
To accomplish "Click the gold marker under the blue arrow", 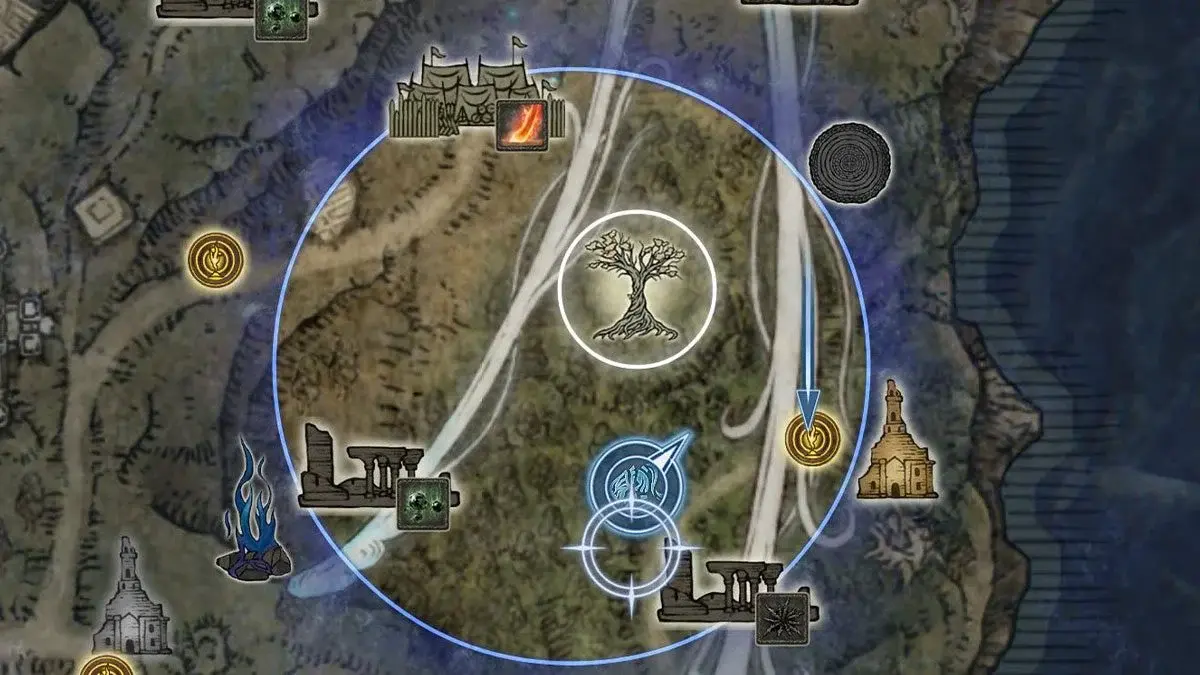I will pyautogui.click(x=811, y=439).
